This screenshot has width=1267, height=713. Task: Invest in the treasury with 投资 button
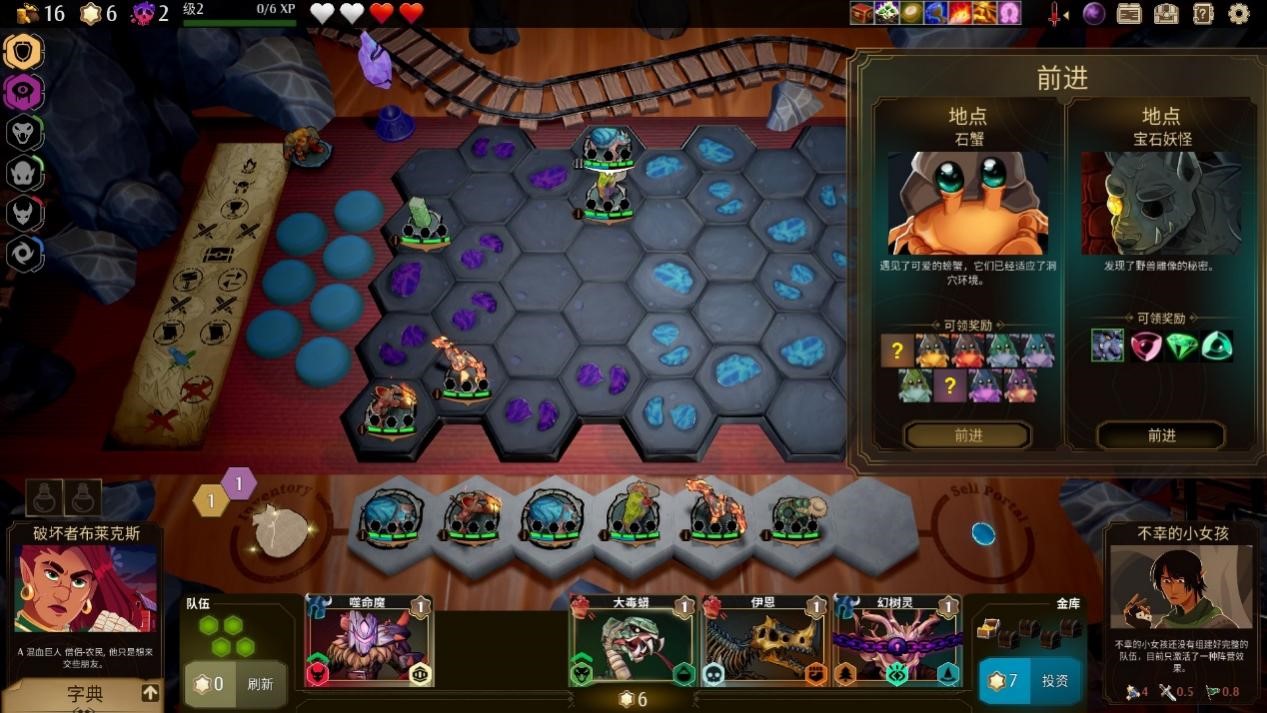click(x=1054, y=681)
